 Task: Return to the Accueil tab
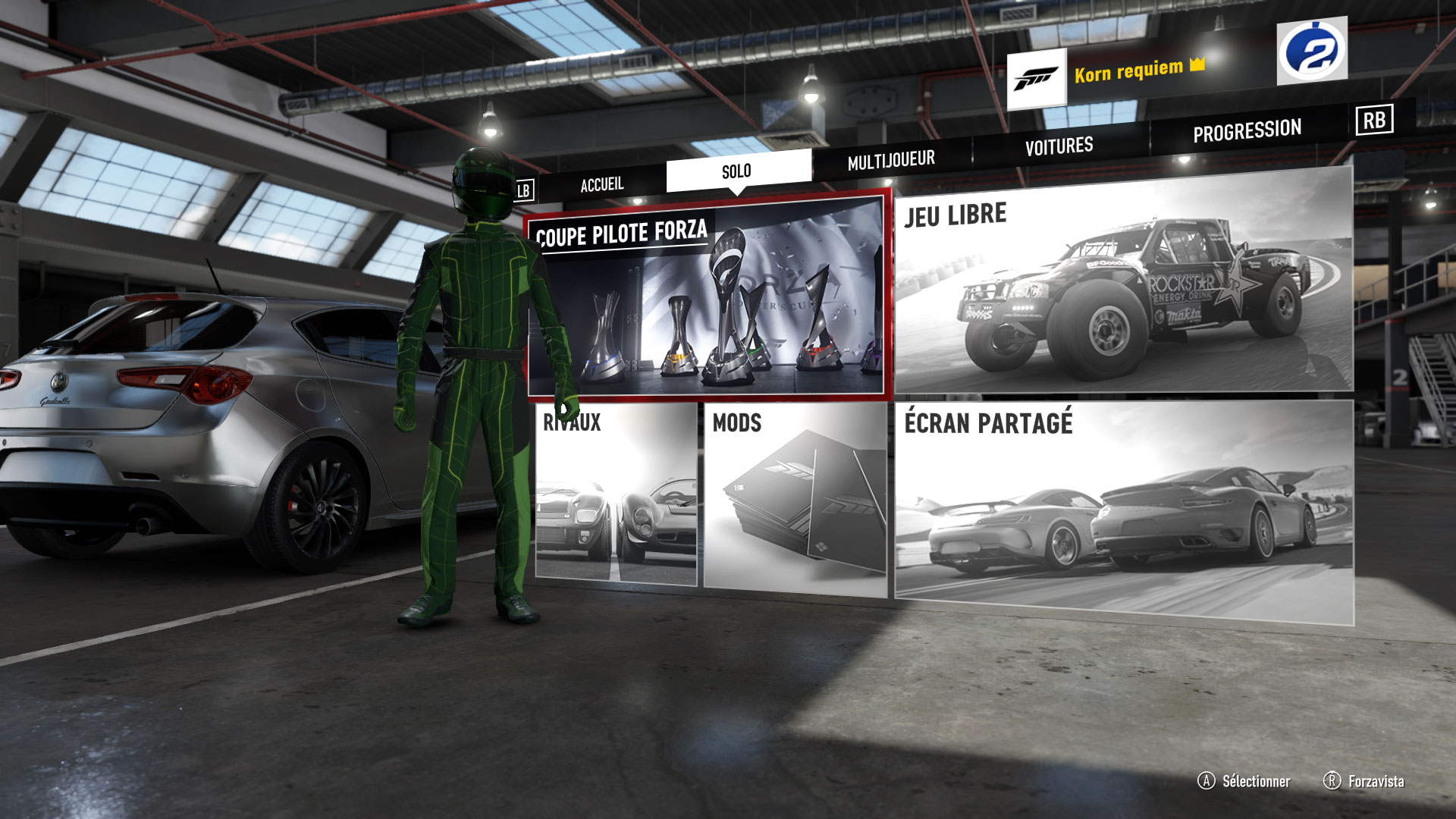(601, 182)
